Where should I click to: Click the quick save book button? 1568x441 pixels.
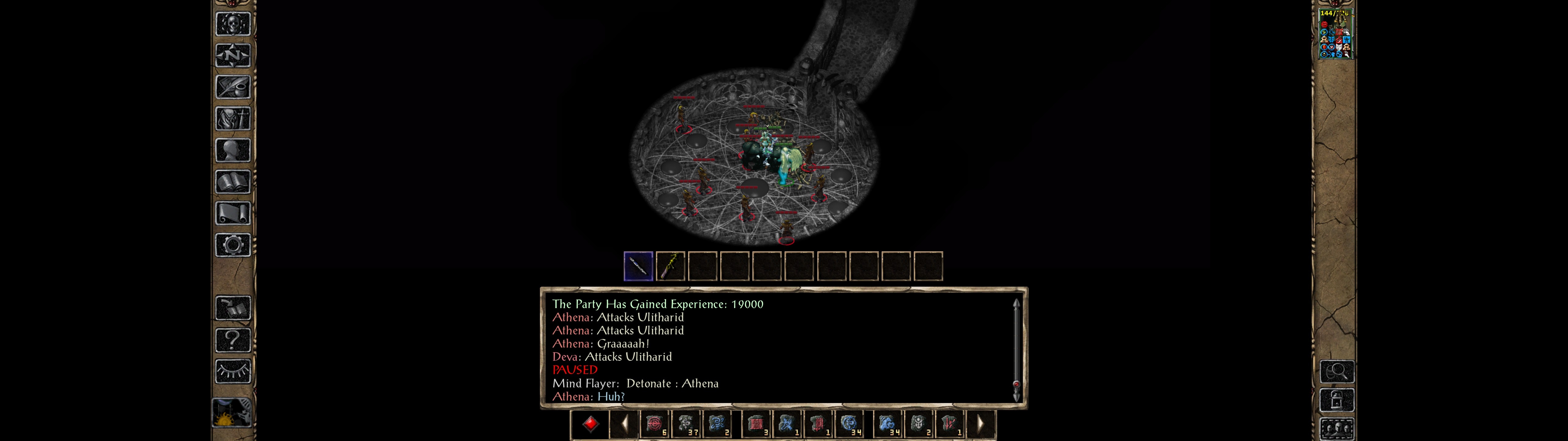233,308
